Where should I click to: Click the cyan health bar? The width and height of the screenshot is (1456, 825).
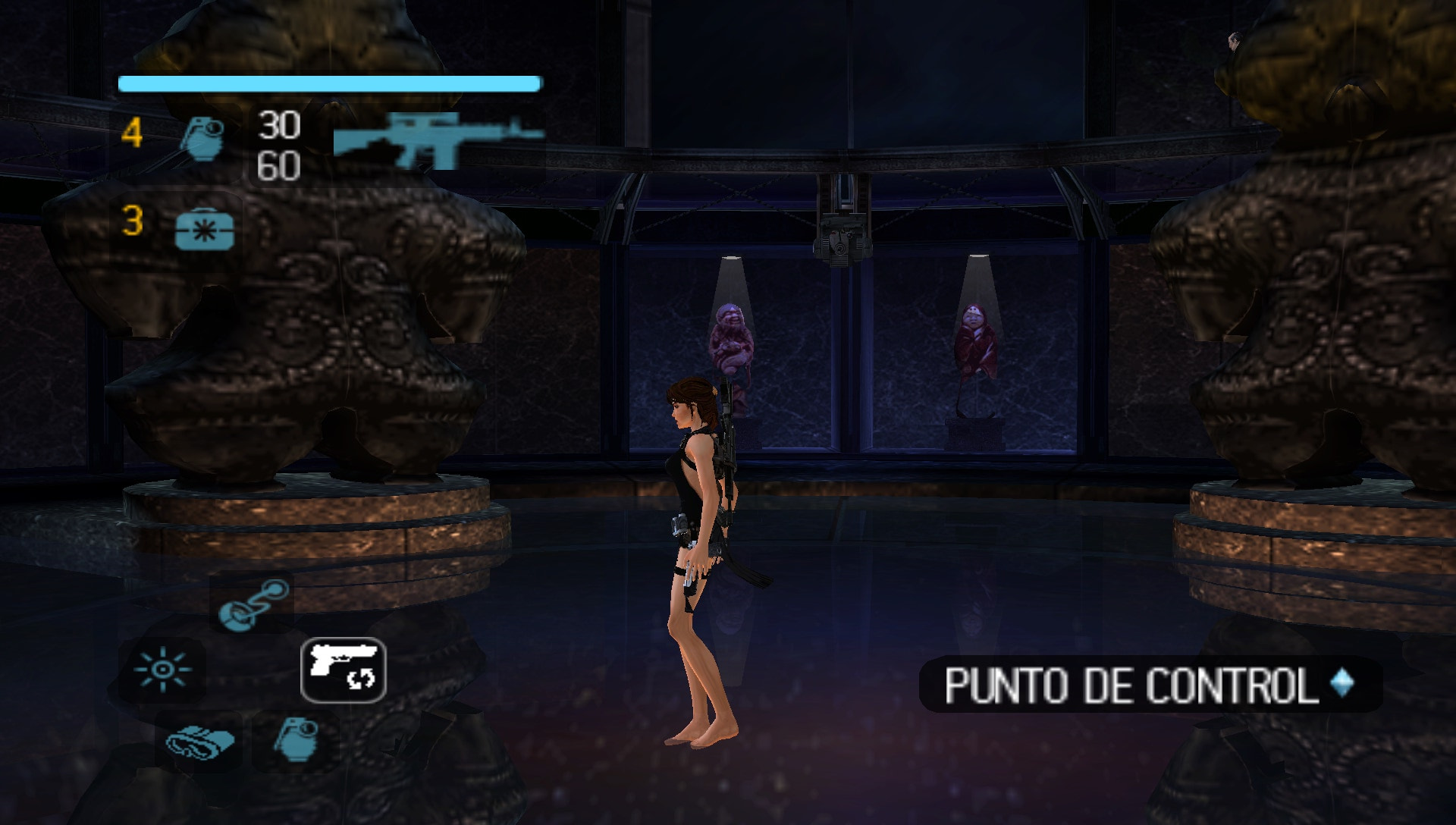(330, 82)
